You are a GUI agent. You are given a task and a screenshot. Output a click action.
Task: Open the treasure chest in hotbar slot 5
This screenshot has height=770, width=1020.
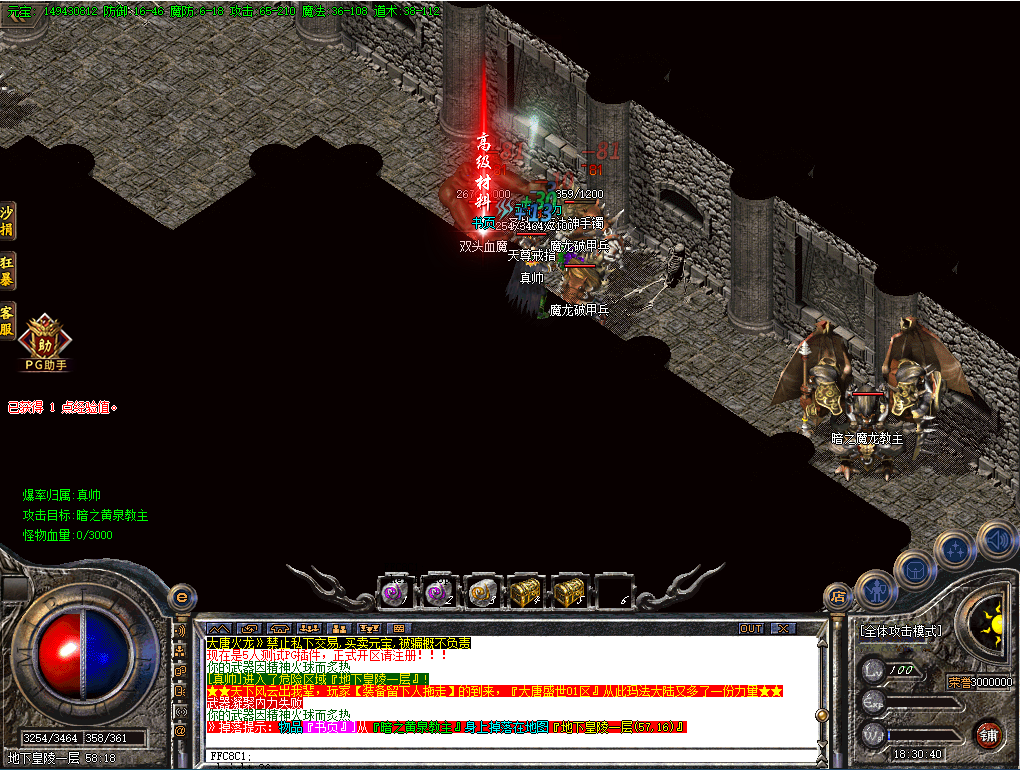tap(569, 592)
